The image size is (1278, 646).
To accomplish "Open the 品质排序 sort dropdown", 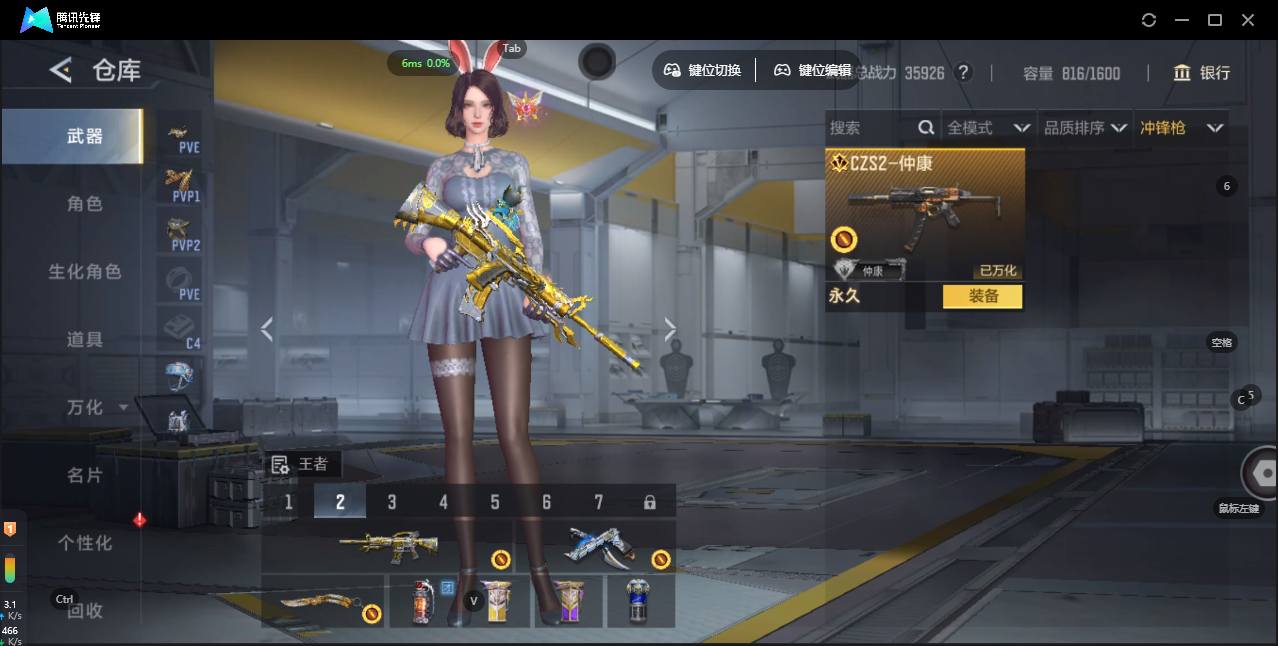I will pos(1085,128).
